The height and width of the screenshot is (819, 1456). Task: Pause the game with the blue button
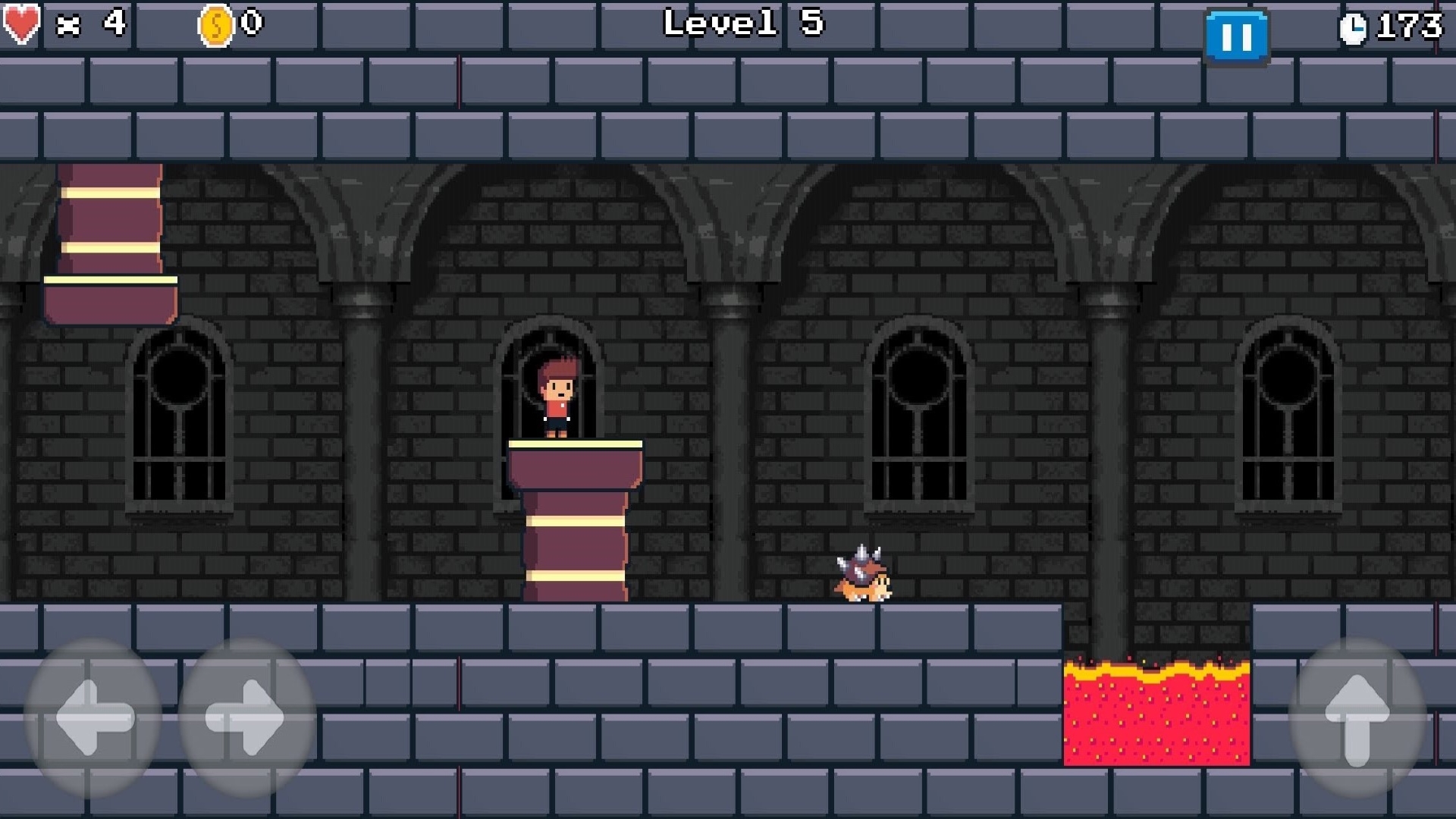(1238, 33)
